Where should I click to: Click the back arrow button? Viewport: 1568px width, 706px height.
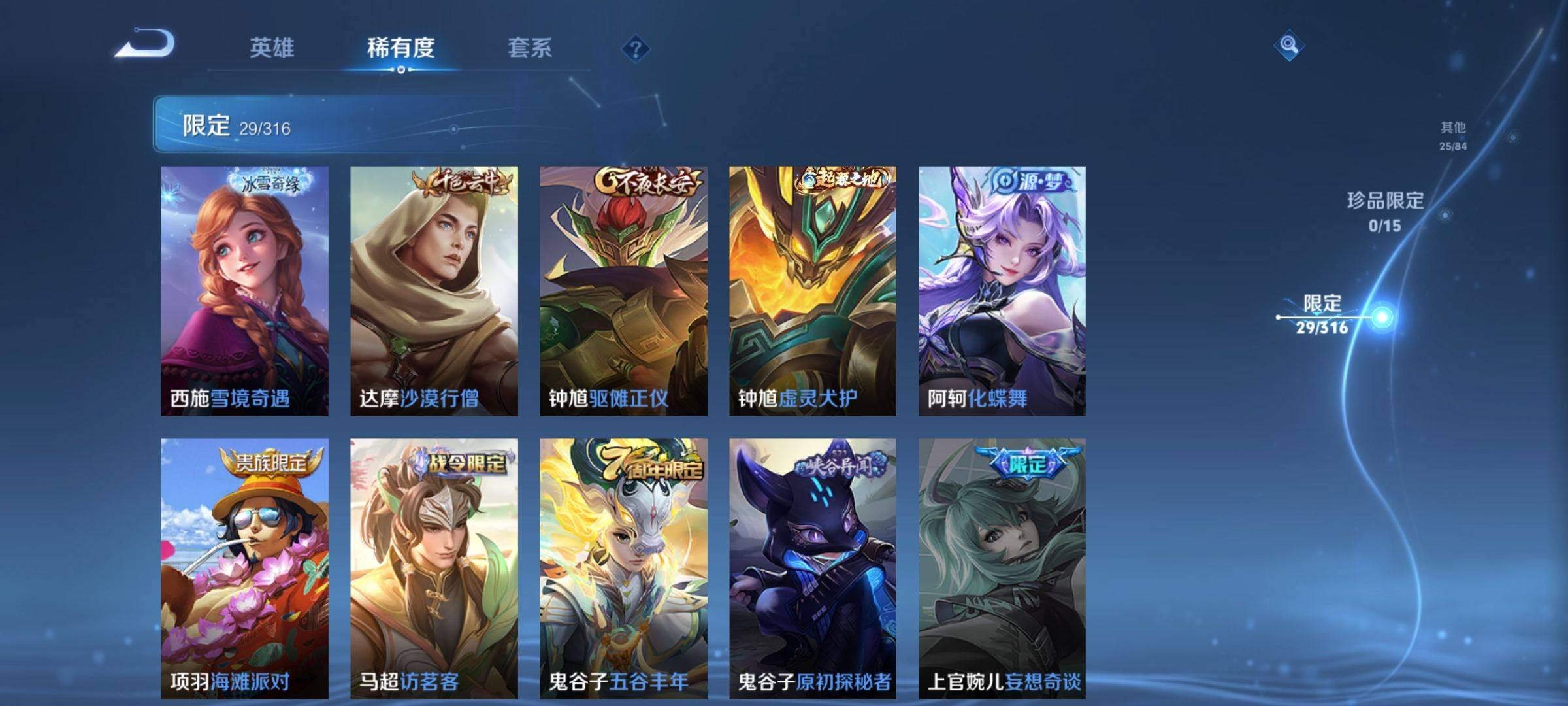[x=145, y=44]
